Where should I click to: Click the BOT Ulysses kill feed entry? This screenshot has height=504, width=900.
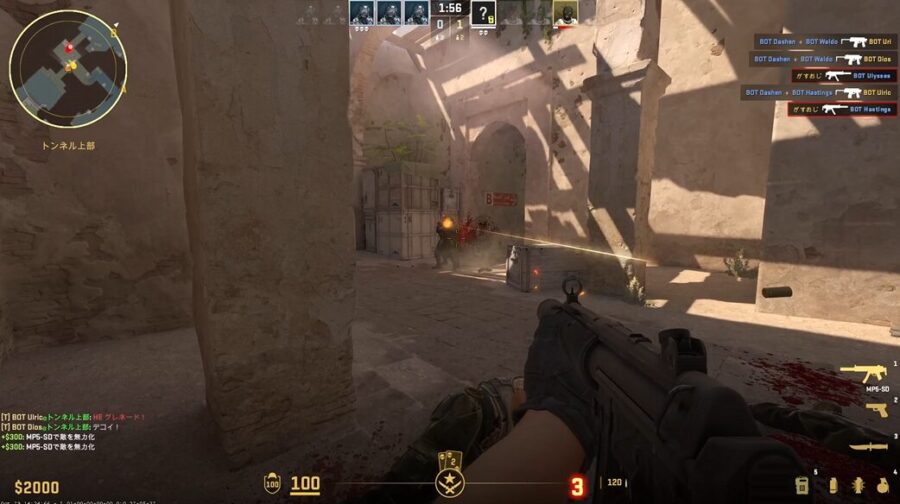click(x=843, y=75)
